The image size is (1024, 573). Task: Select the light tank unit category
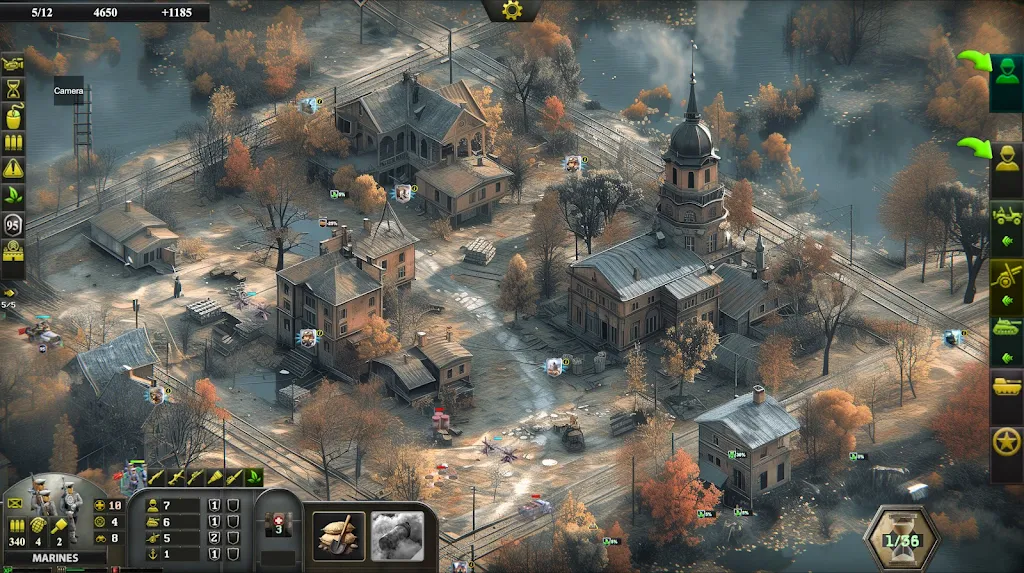[1006, 328]
